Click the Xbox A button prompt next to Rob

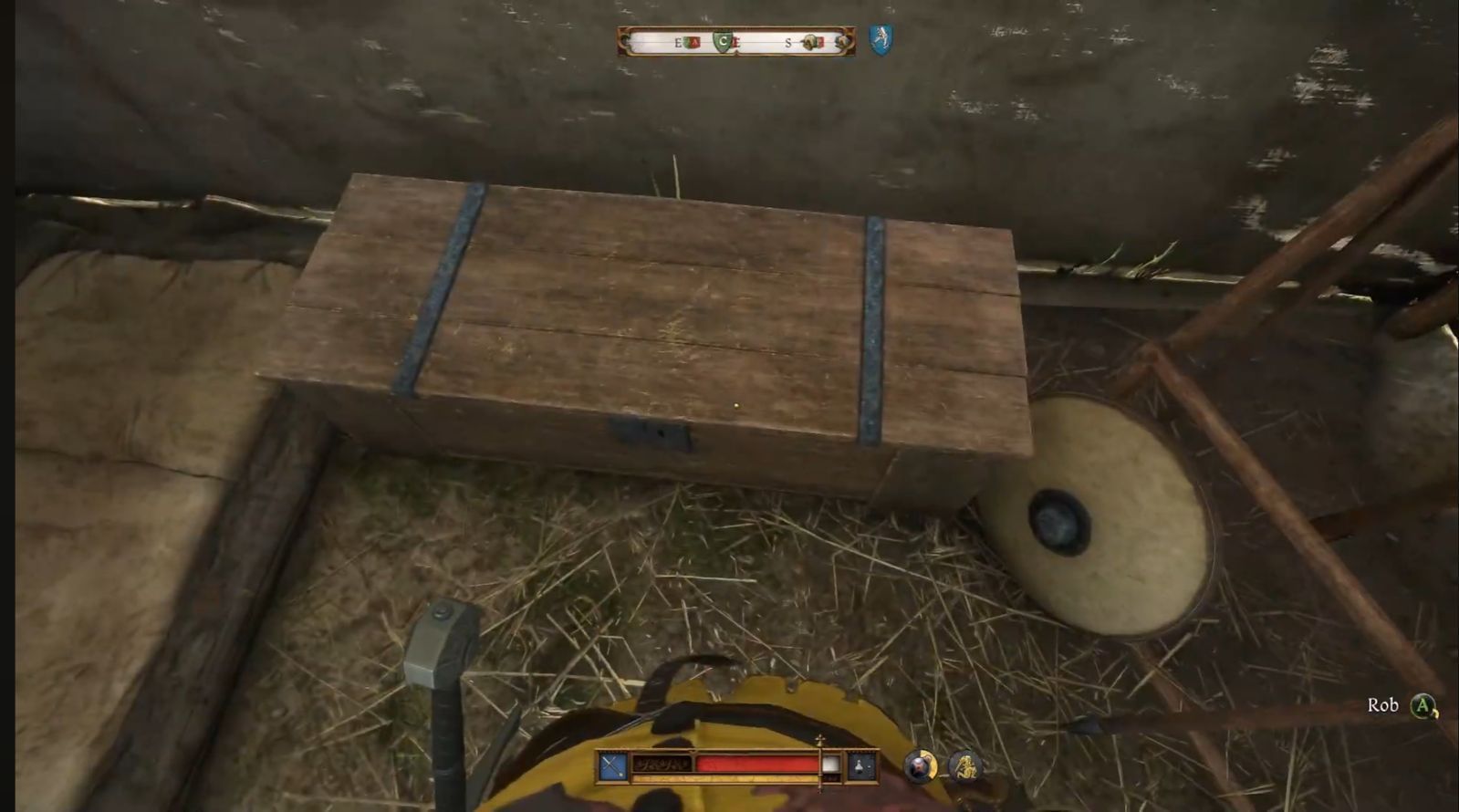click(1421, 704)
